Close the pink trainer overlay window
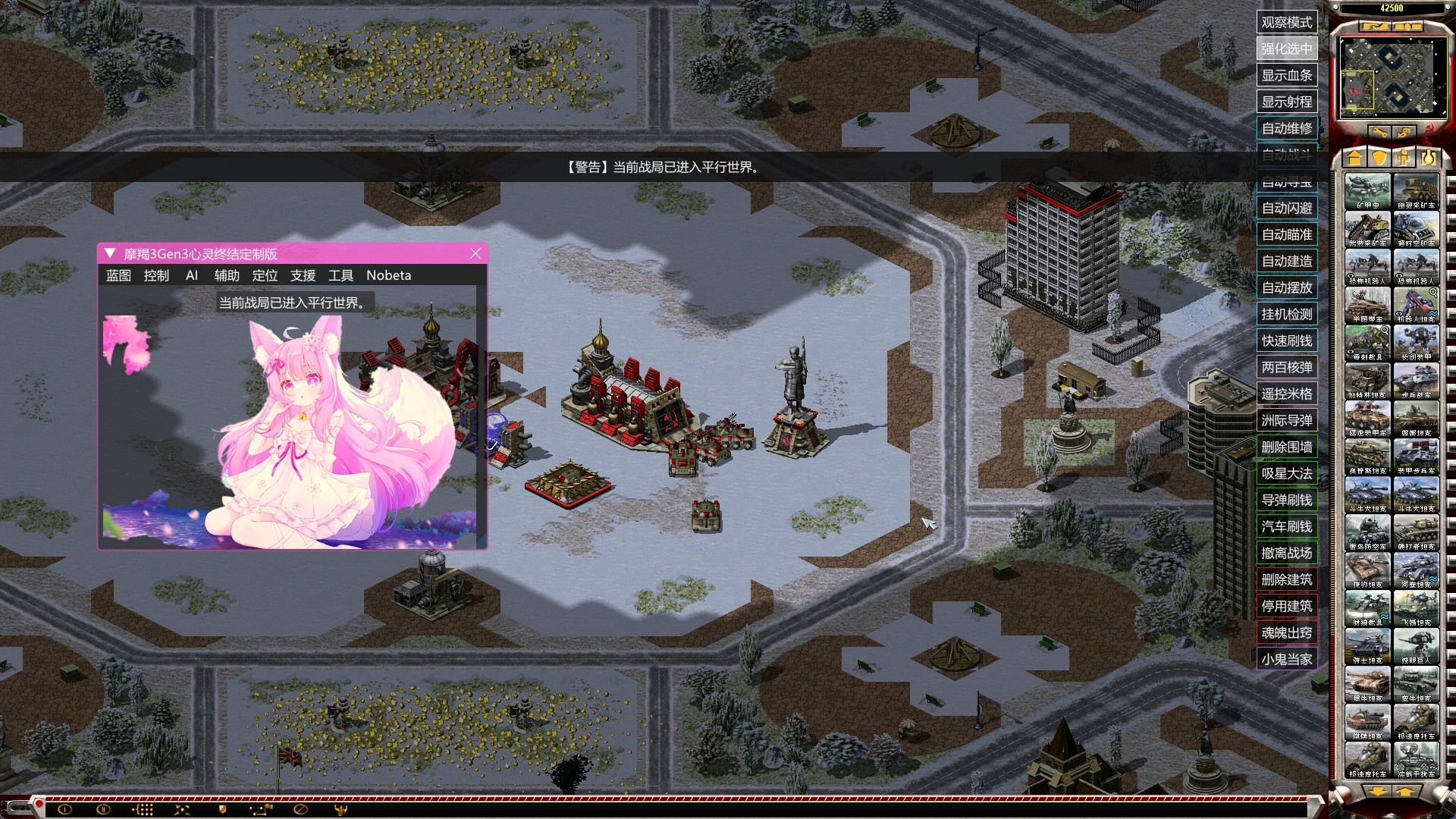Viewport: 1456px width, 819px height. (475, 253)
